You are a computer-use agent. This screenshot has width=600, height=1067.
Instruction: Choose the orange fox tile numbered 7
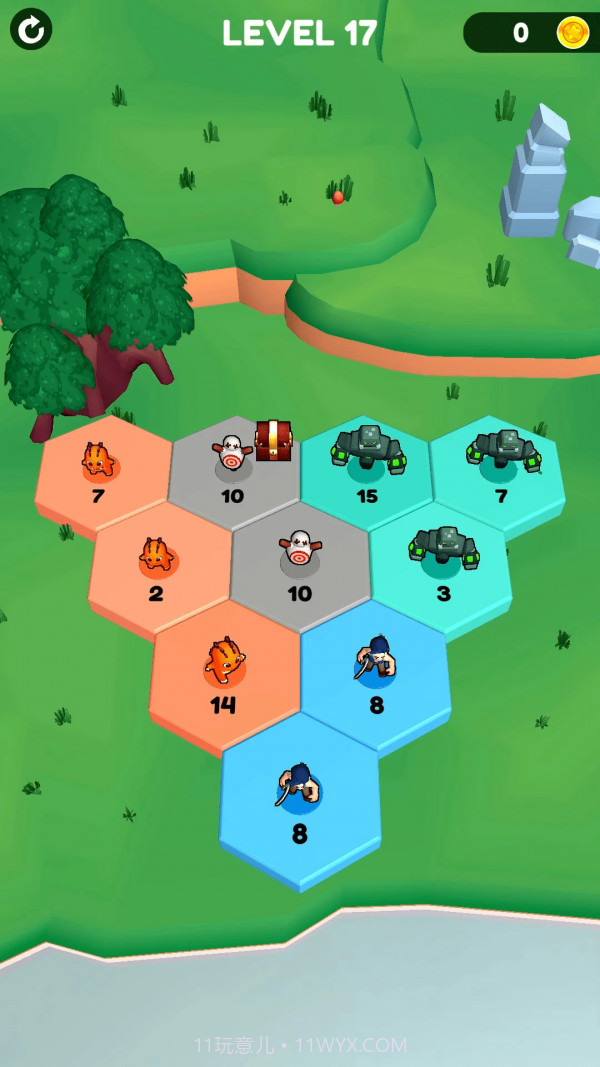[x=100, y=470]
